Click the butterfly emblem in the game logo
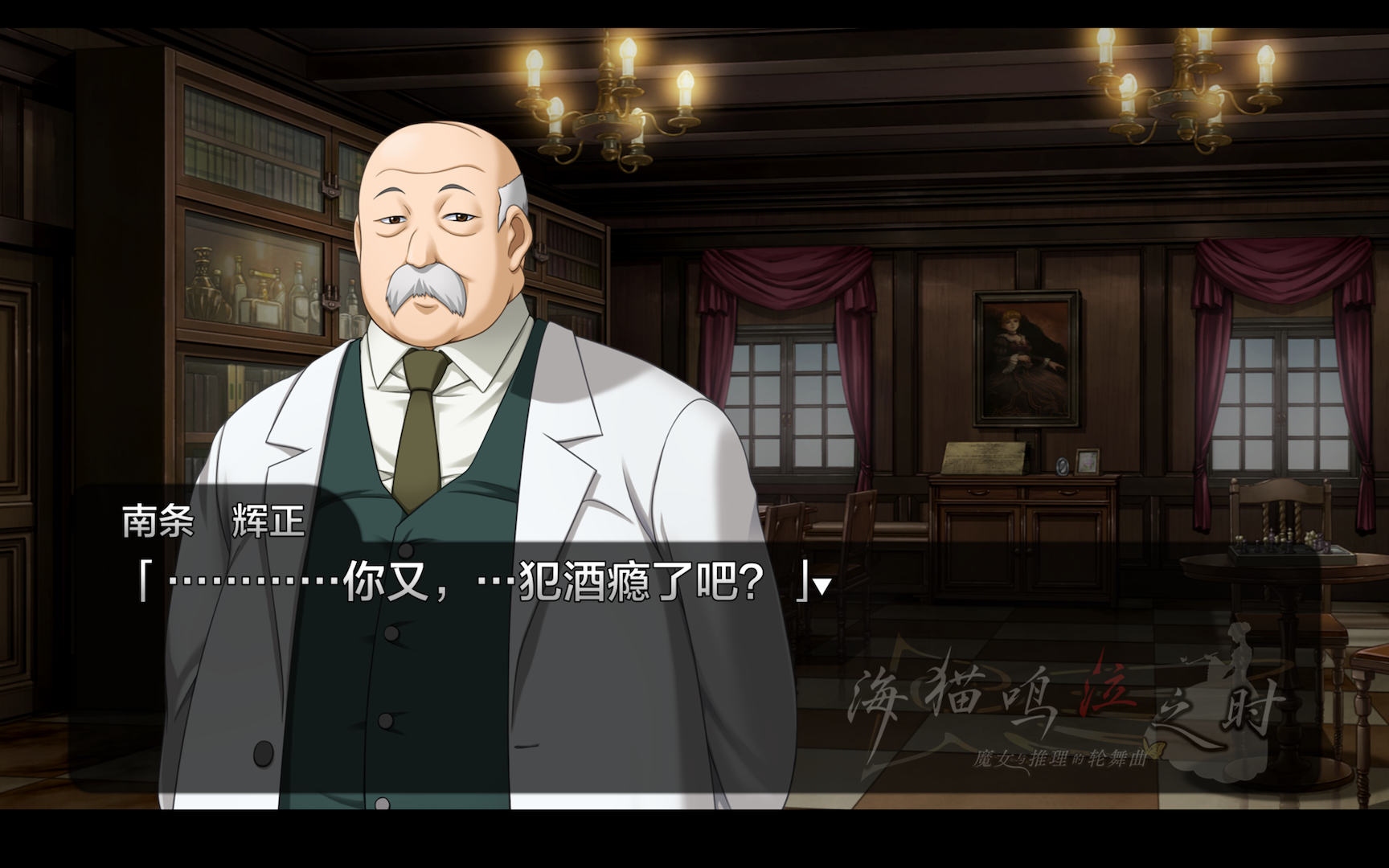 coord(1156,748)
